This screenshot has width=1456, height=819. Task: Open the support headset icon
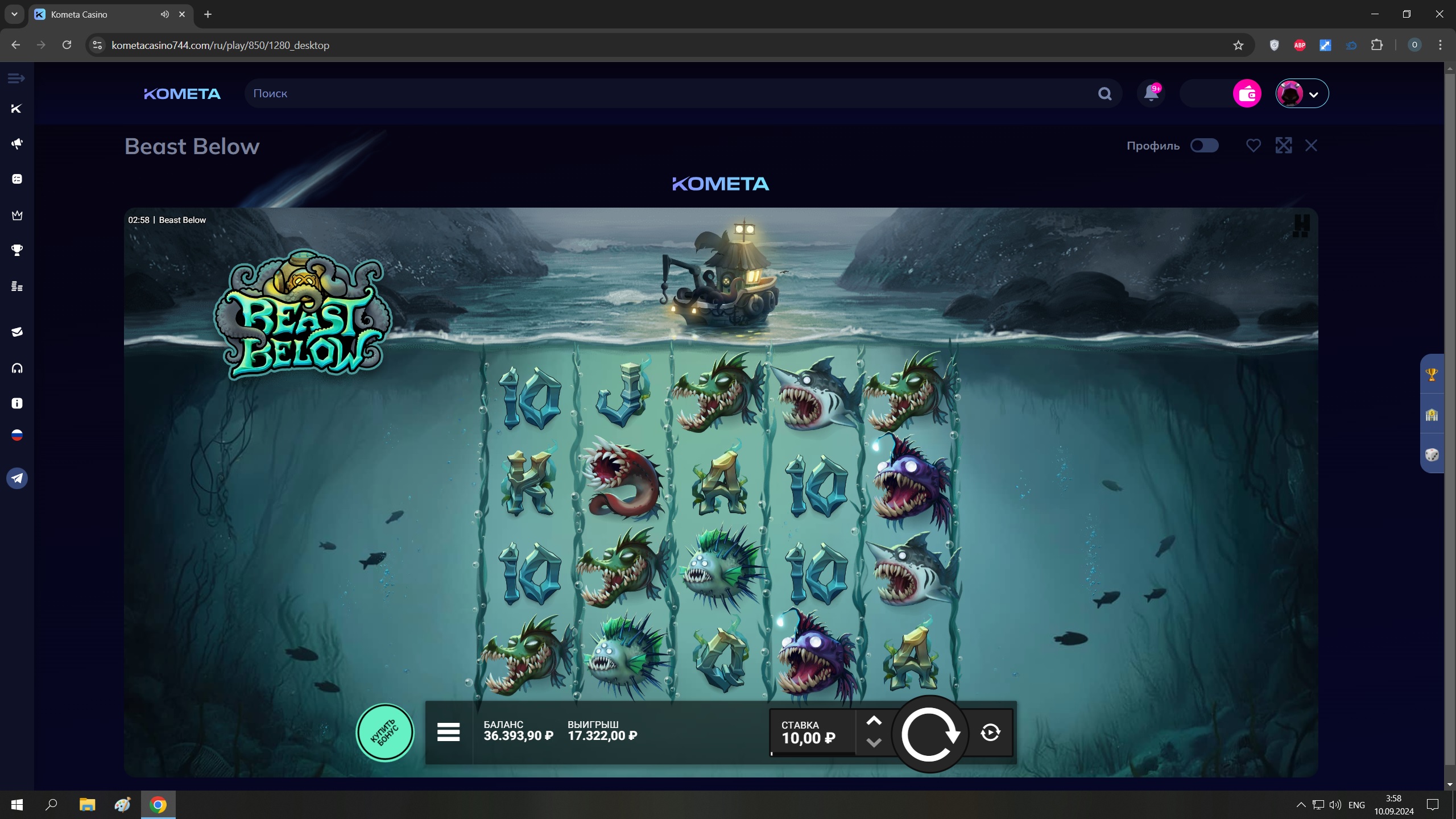[17, 369]
